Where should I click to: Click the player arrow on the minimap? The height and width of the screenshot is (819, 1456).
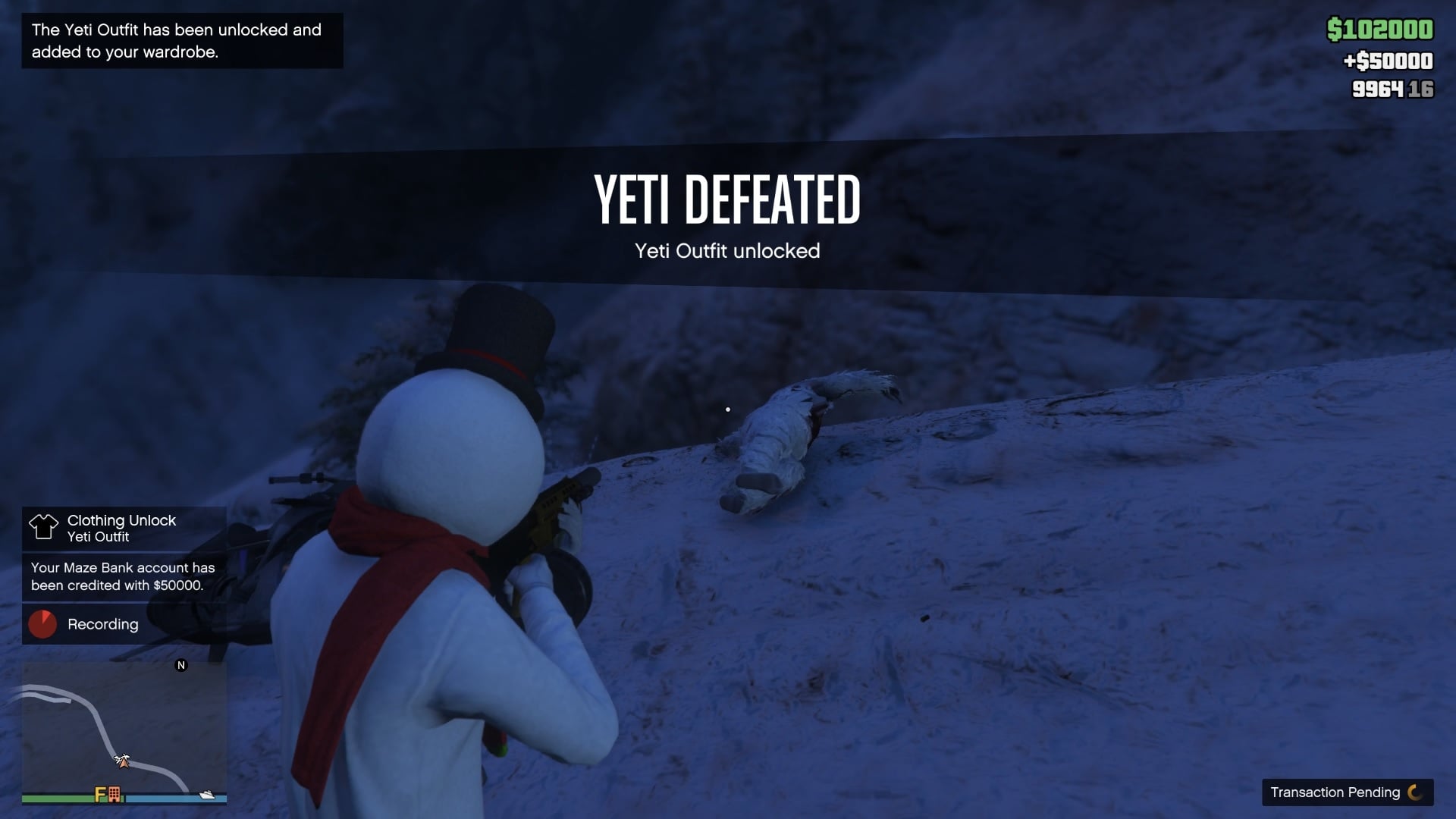[124, 764]
